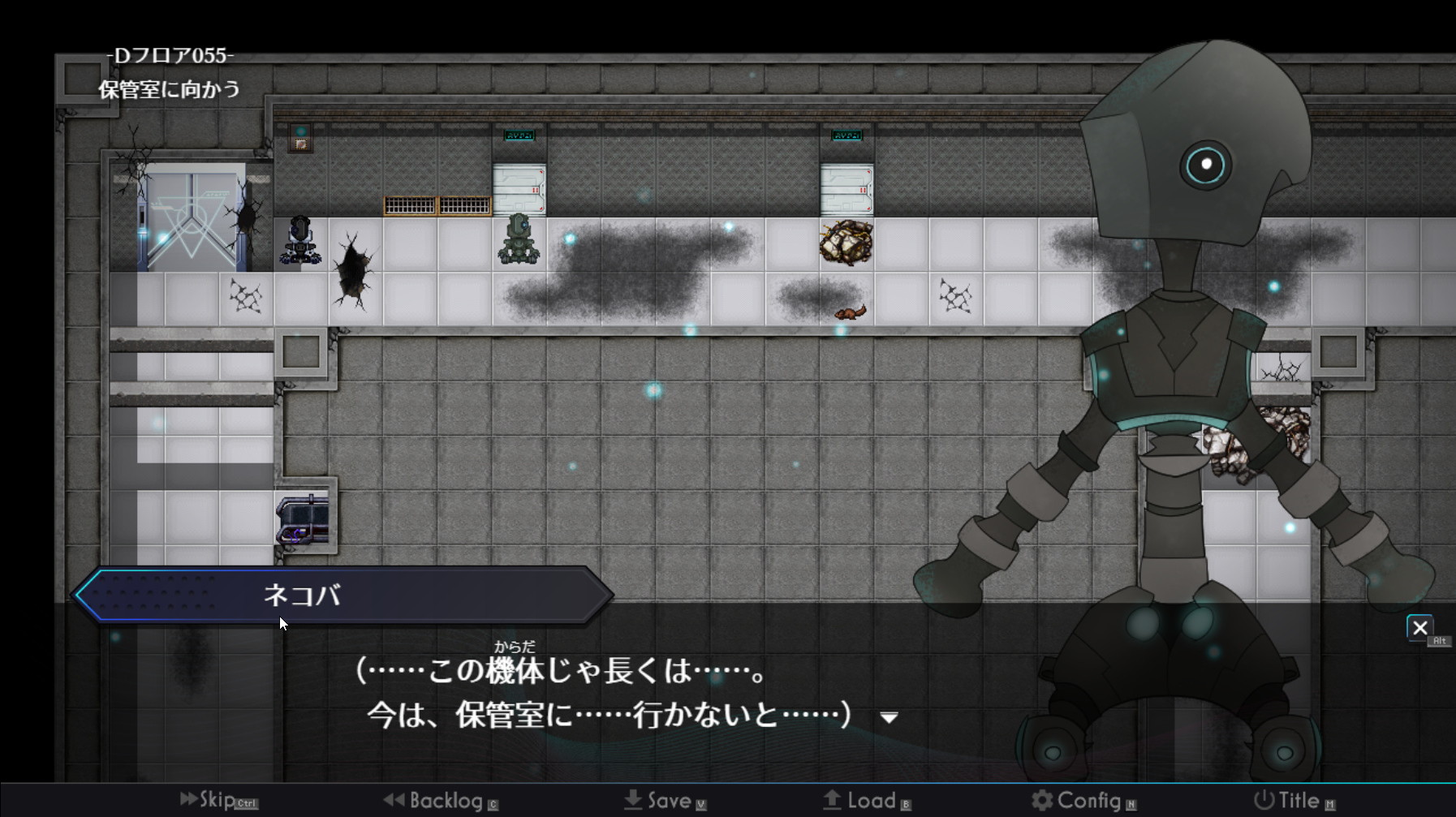Skip the dialogue with the Skip button
This screenshot has height=817, width=1456.
[x=216, y=800]
